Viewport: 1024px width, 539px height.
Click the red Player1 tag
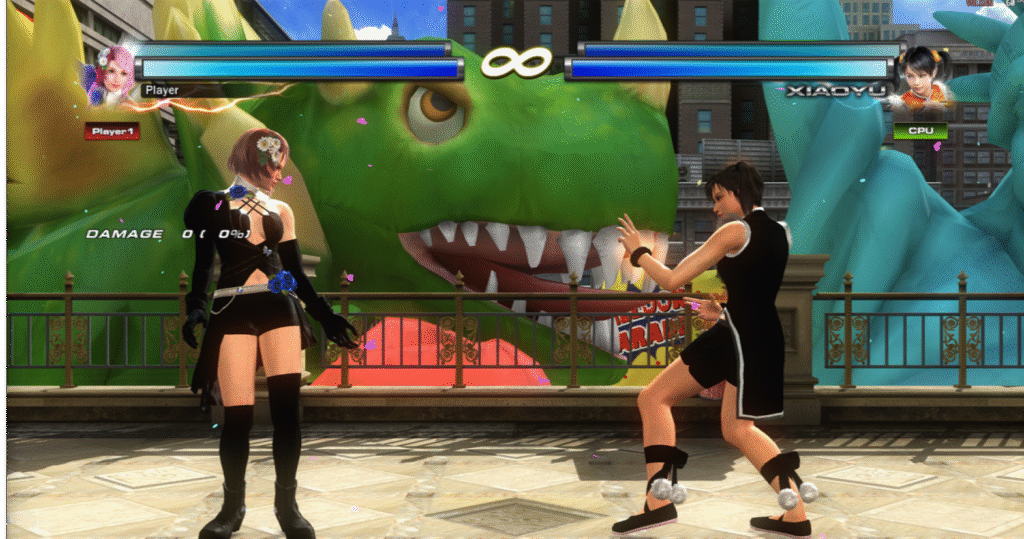[x=112, y=131]
